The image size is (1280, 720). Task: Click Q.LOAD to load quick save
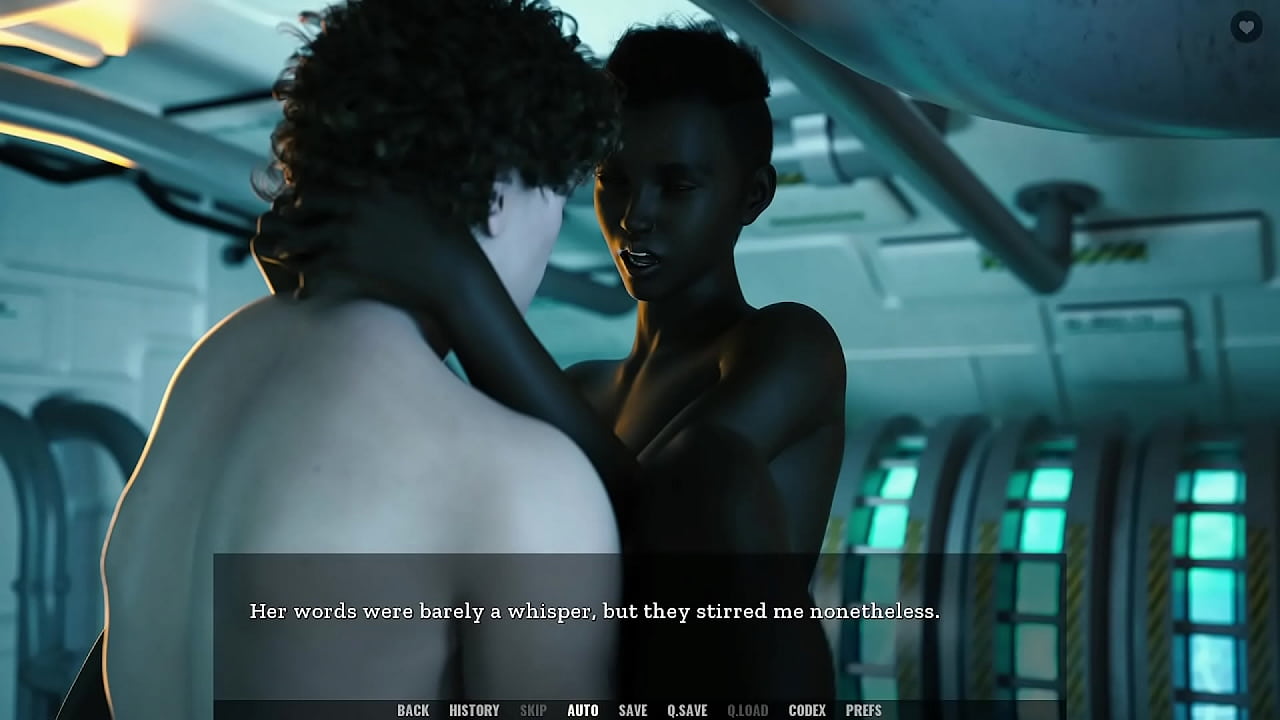coord(747,710)
